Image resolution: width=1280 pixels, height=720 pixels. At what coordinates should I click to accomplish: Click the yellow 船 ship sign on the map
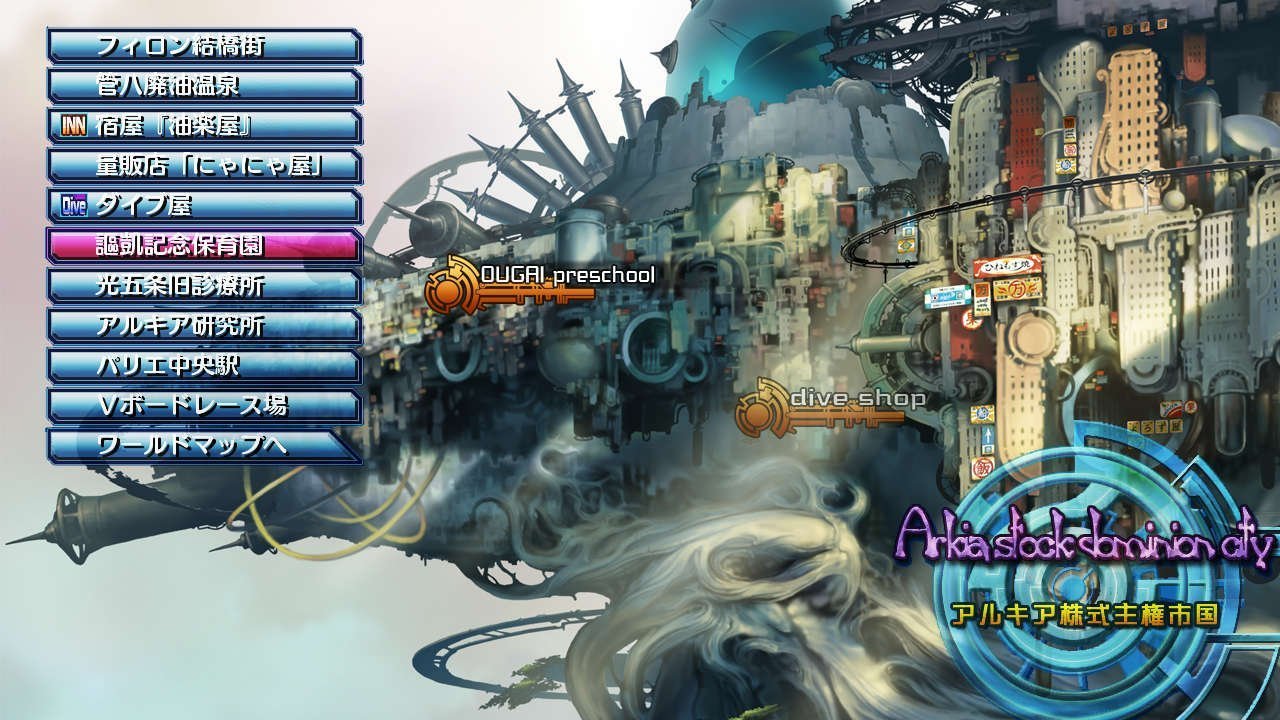(x=981, y=414)
